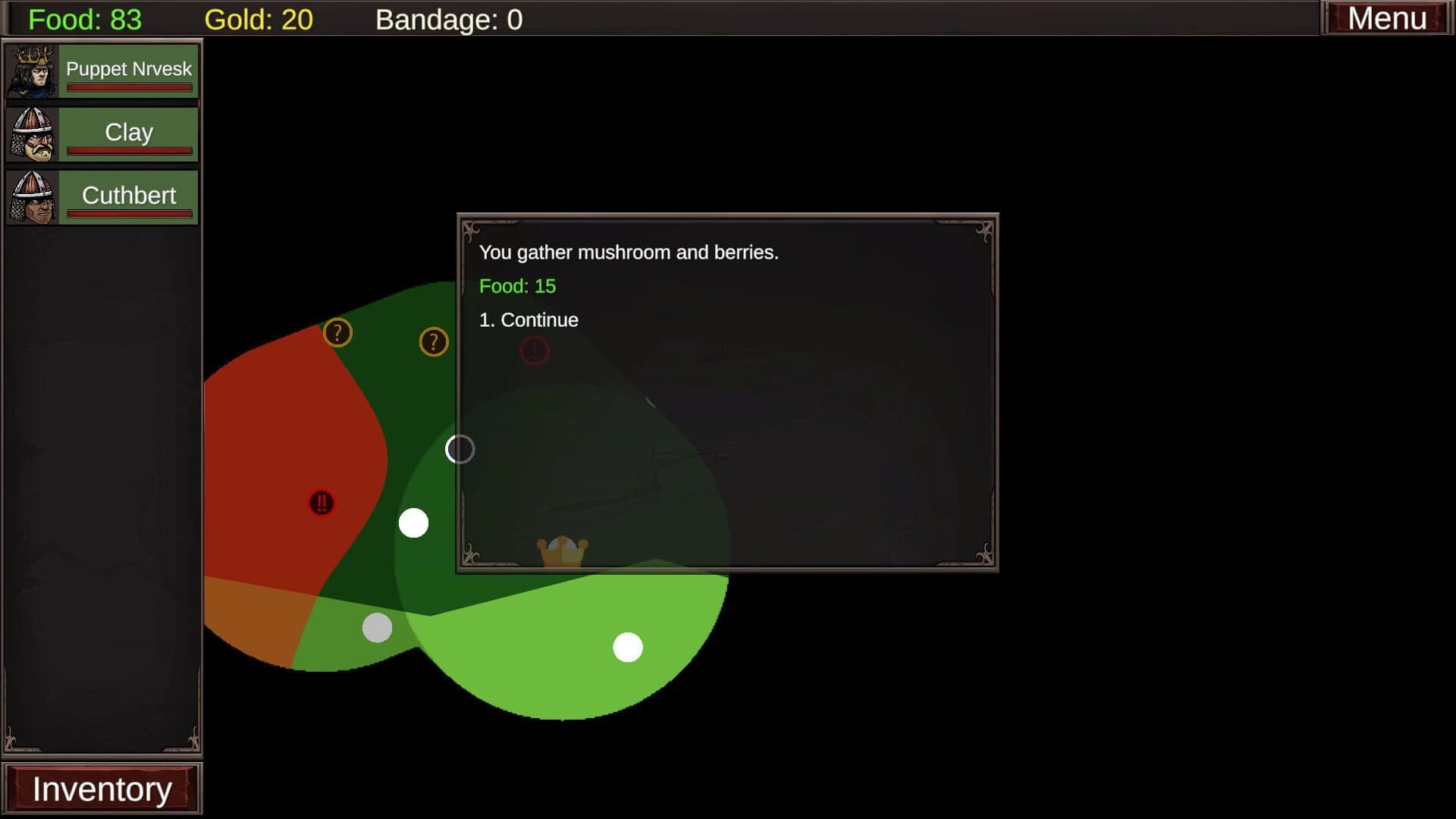Select the gray dot in the orange region
Image resolution: width=1456 pixels, height=819 pixels.
point(378,628)
